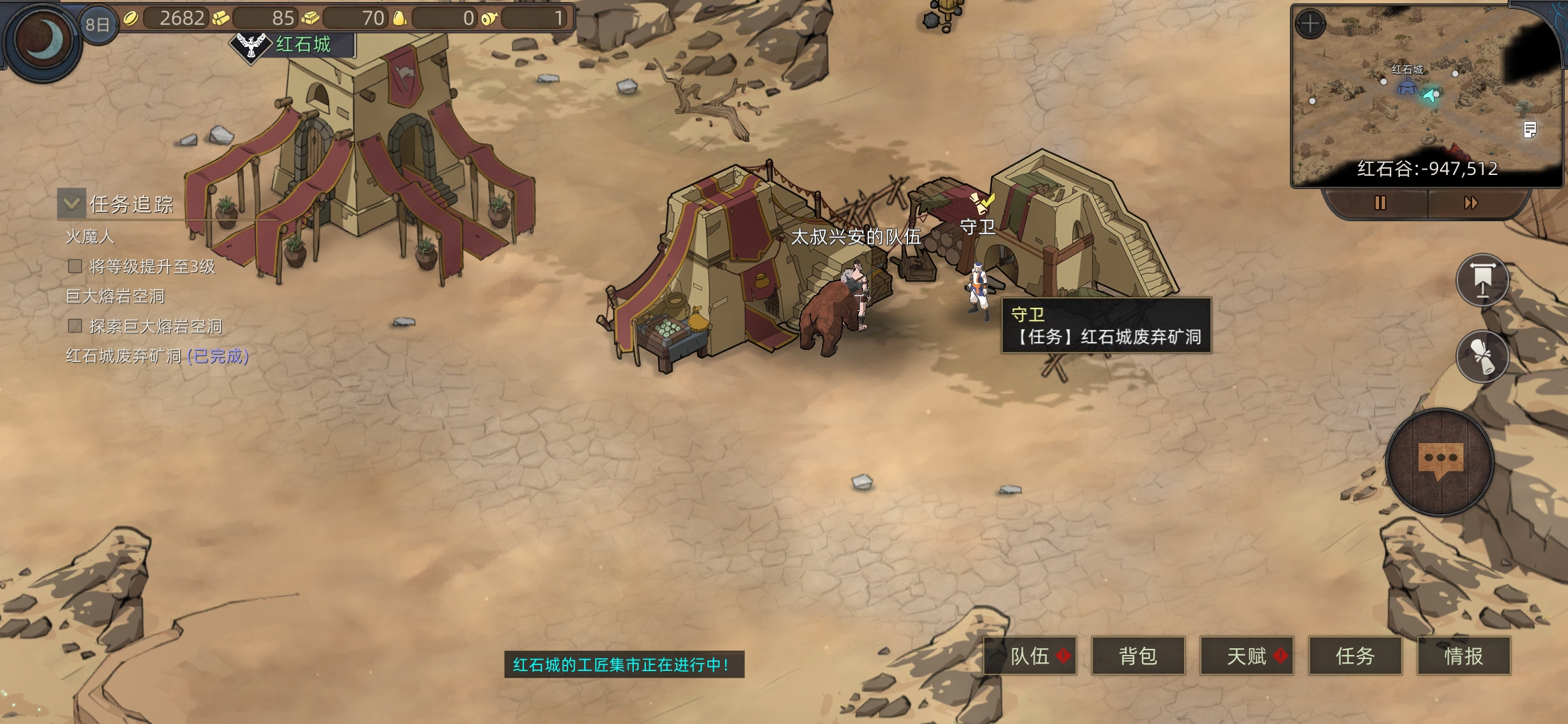Click the banner flag round button

click(x=1482, y=280)
